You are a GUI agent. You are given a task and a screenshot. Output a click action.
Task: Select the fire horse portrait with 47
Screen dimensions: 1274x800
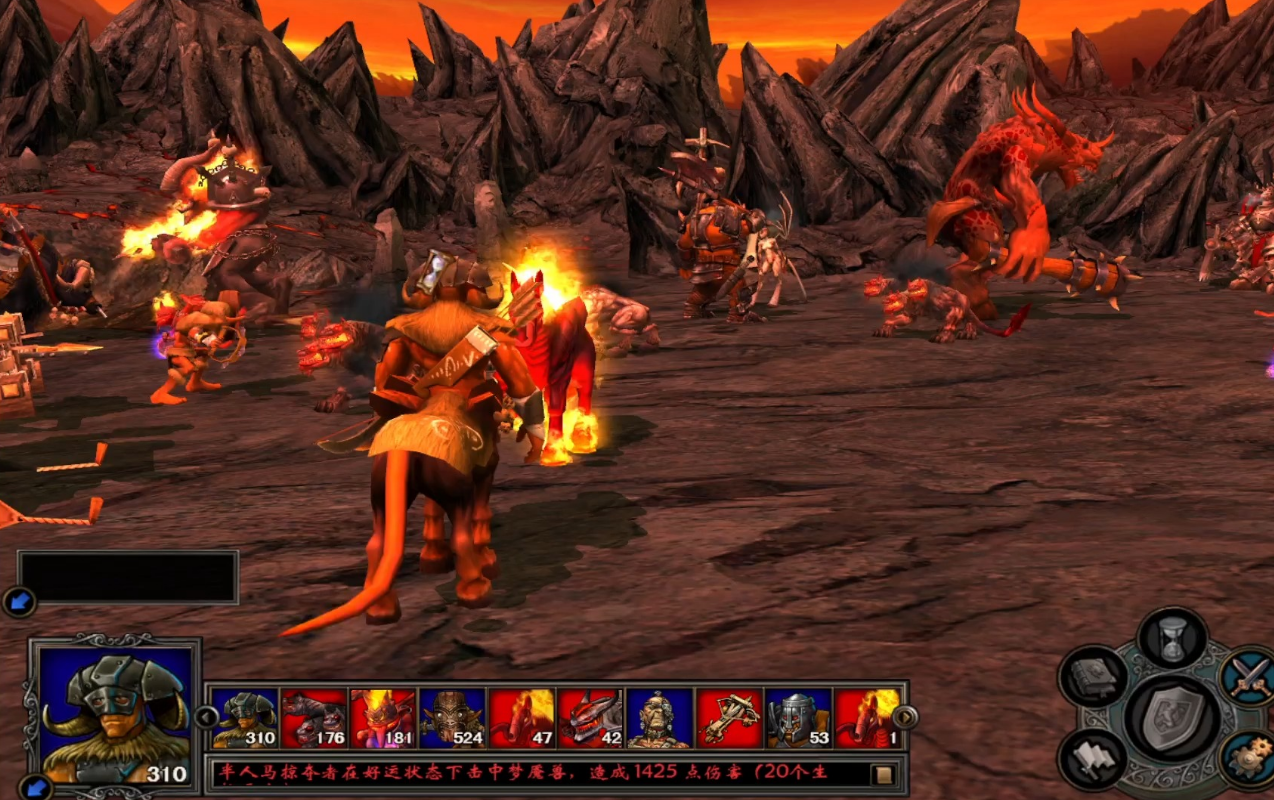click(521, 718)
